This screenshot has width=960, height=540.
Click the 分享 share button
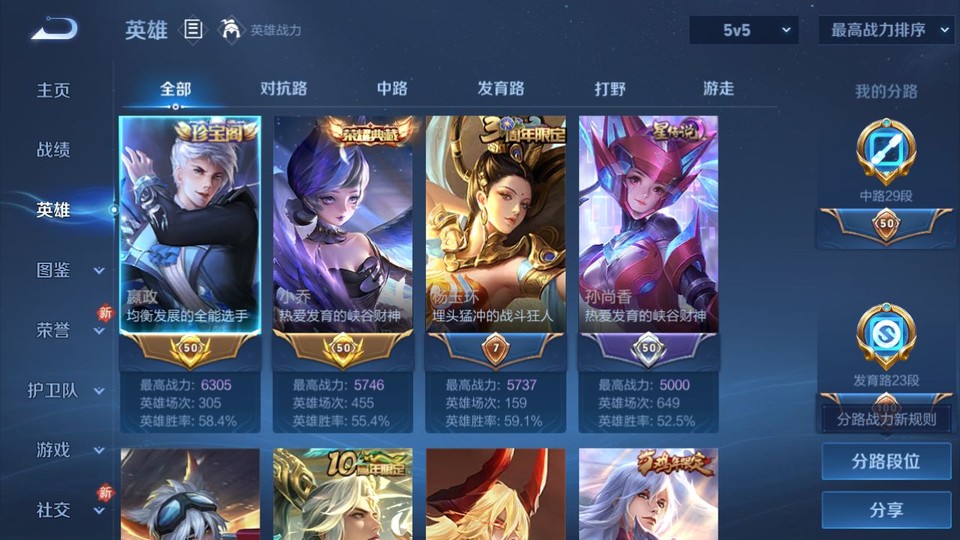[886, 510]
